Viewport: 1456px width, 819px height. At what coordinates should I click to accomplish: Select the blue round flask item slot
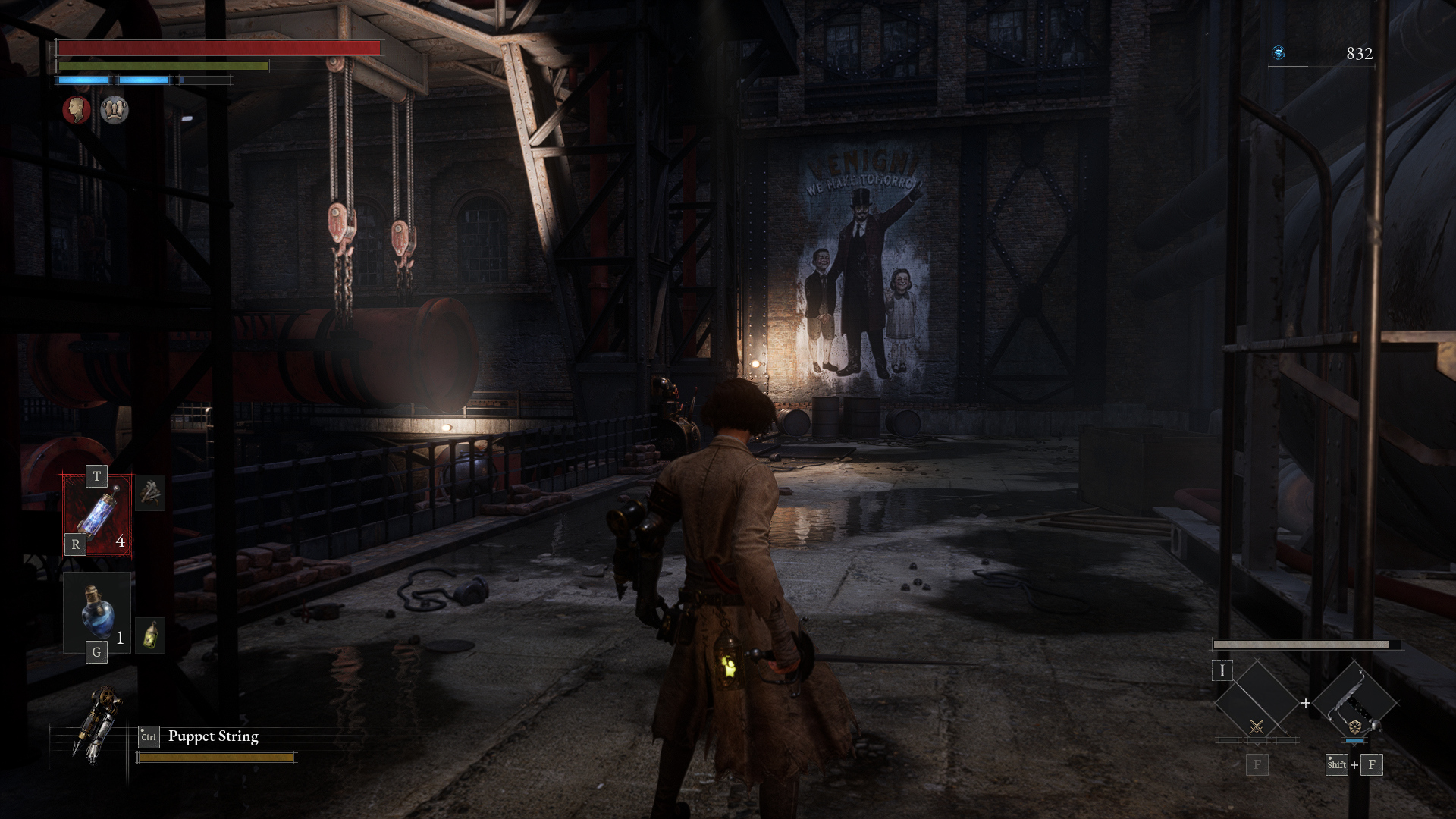(x=97, y=612)
